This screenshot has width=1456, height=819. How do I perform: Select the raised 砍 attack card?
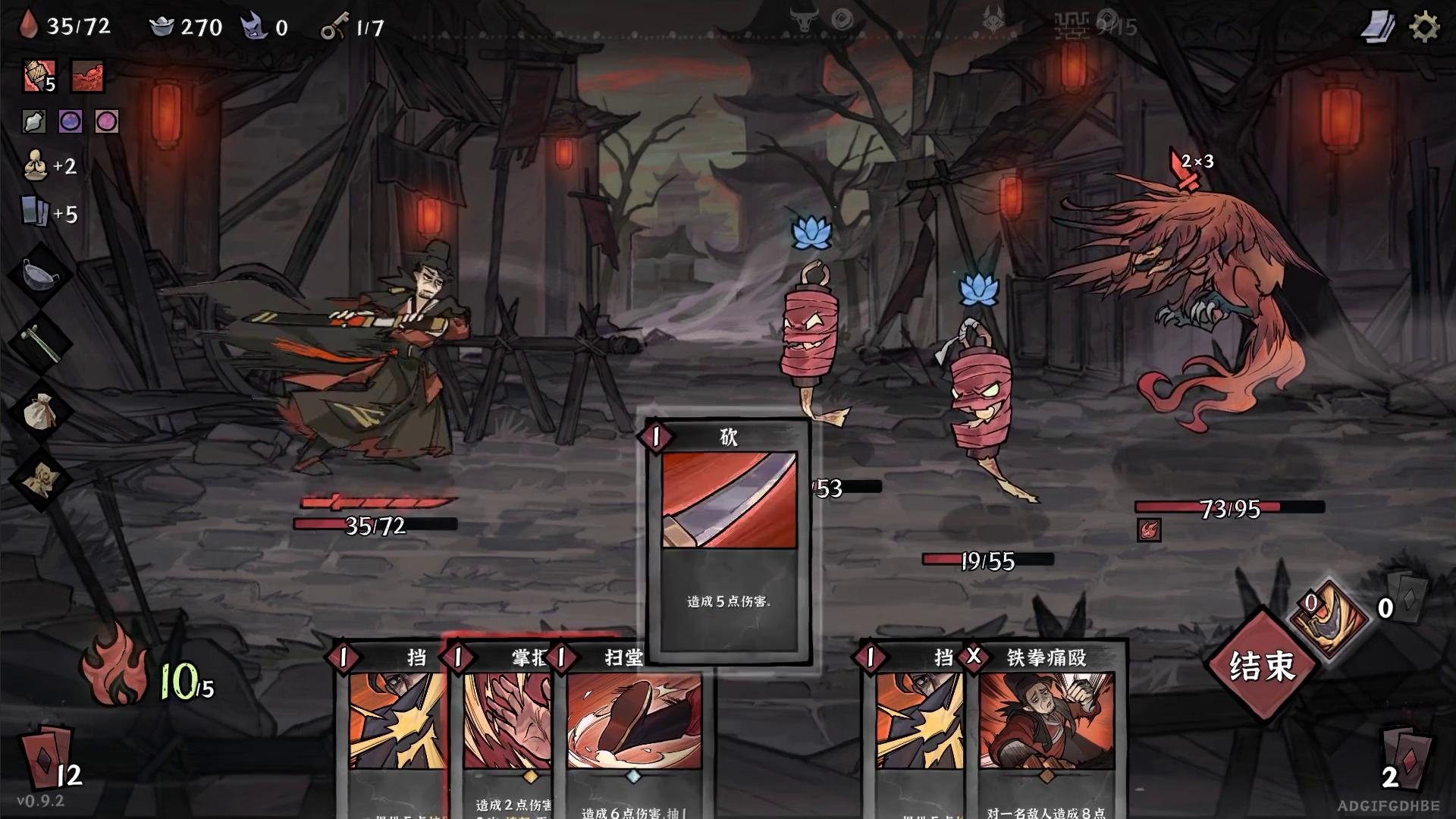pos(728,538)
